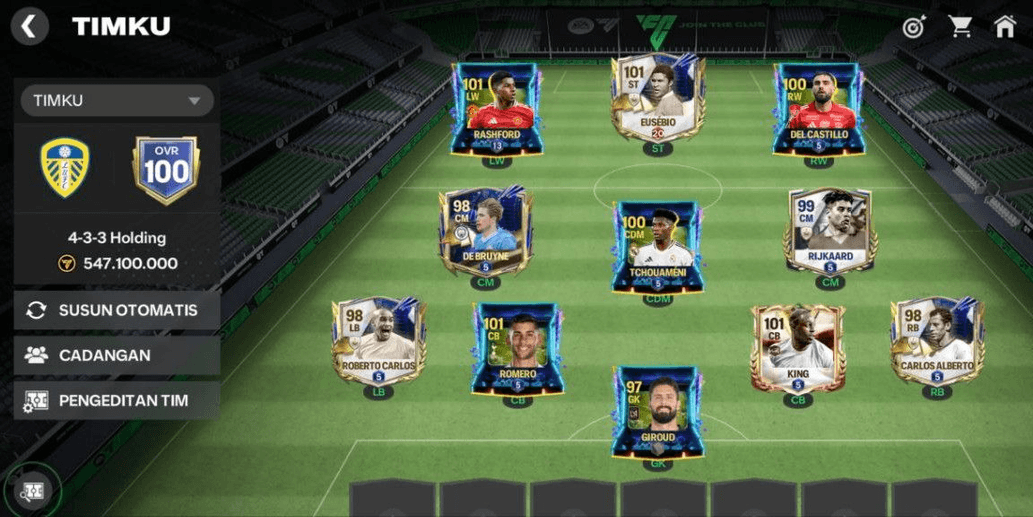Open the target objectives icon

click(913, 27)
